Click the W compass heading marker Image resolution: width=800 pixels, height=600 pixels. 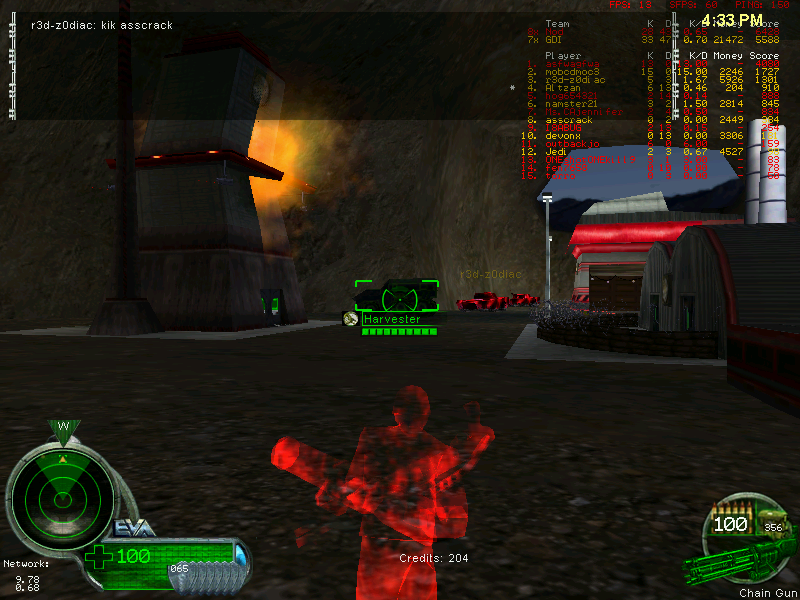tap(63, 427)
